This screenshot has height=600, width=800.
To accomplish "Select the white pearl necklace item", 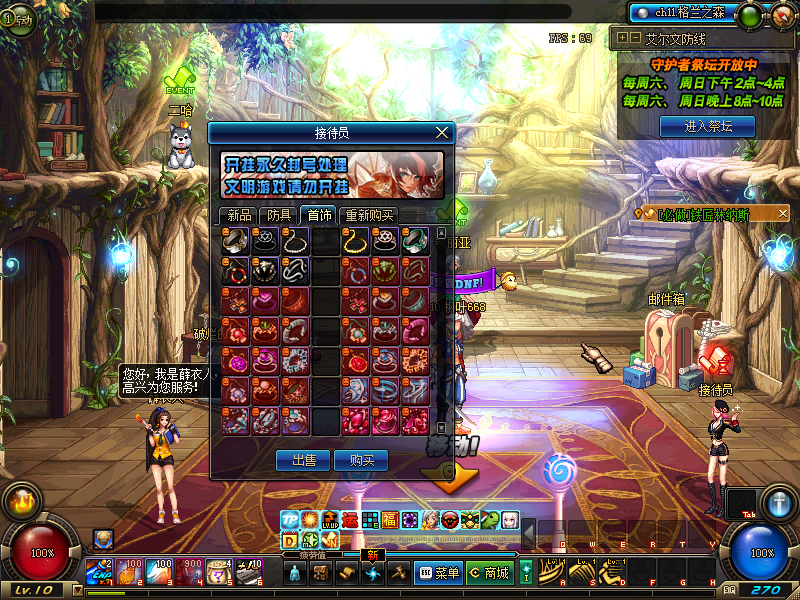I will click(295, 240).
